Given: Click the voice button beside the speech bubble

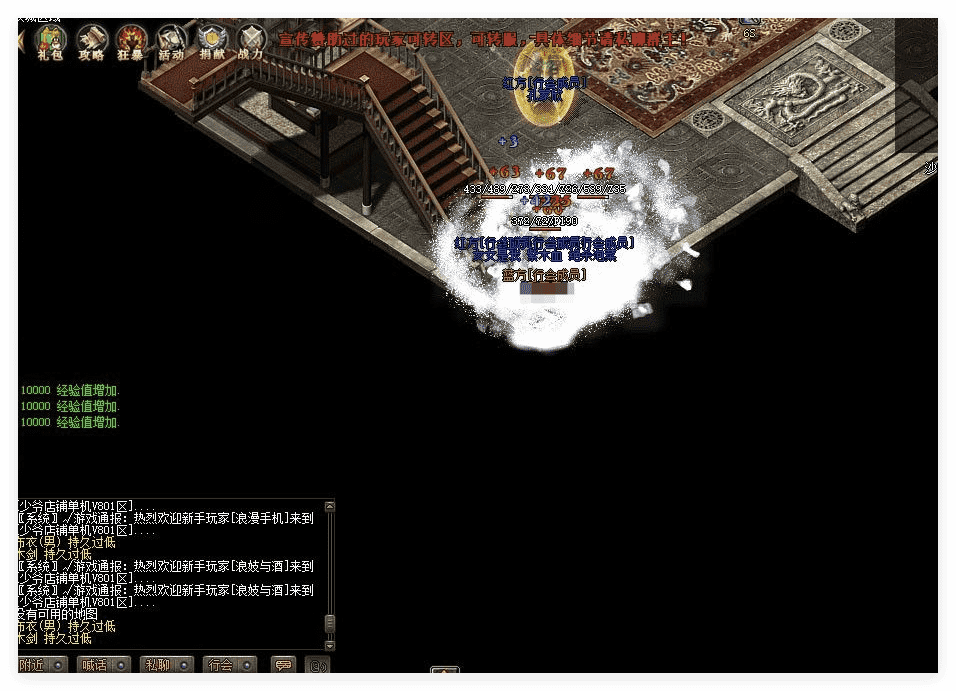Looking at the screenshot, I should [318, 665].
